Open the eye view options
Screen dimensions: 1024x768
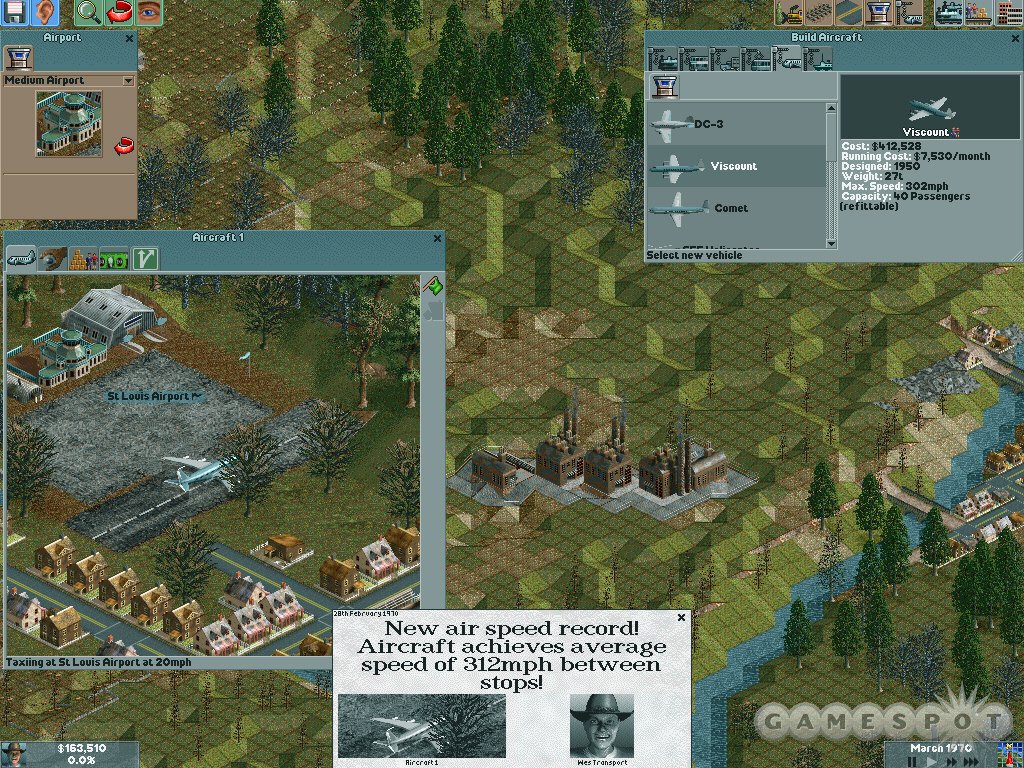click(148, 13)
